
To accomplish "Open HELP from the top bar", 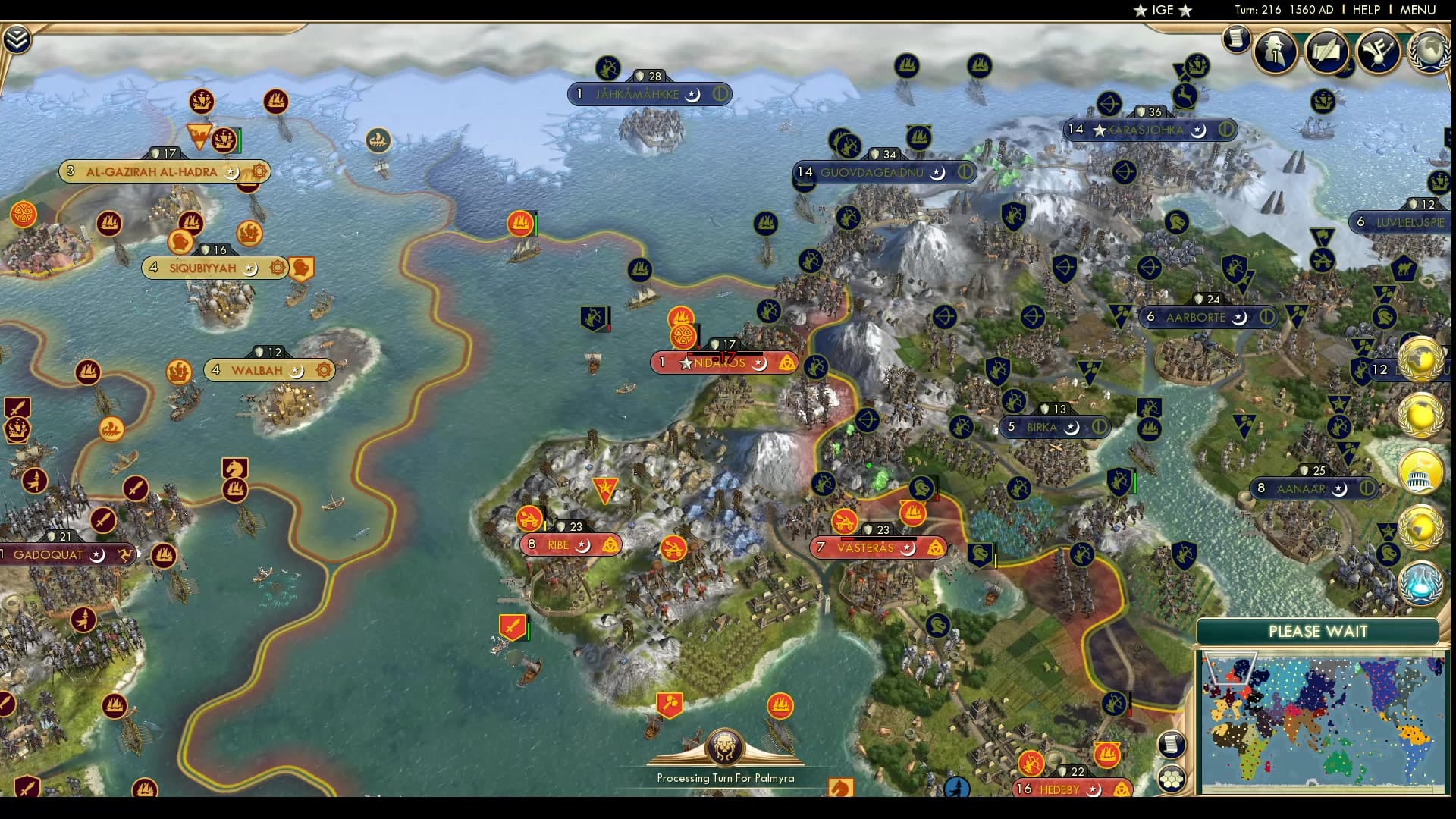I will click(x=1365, y=10).
